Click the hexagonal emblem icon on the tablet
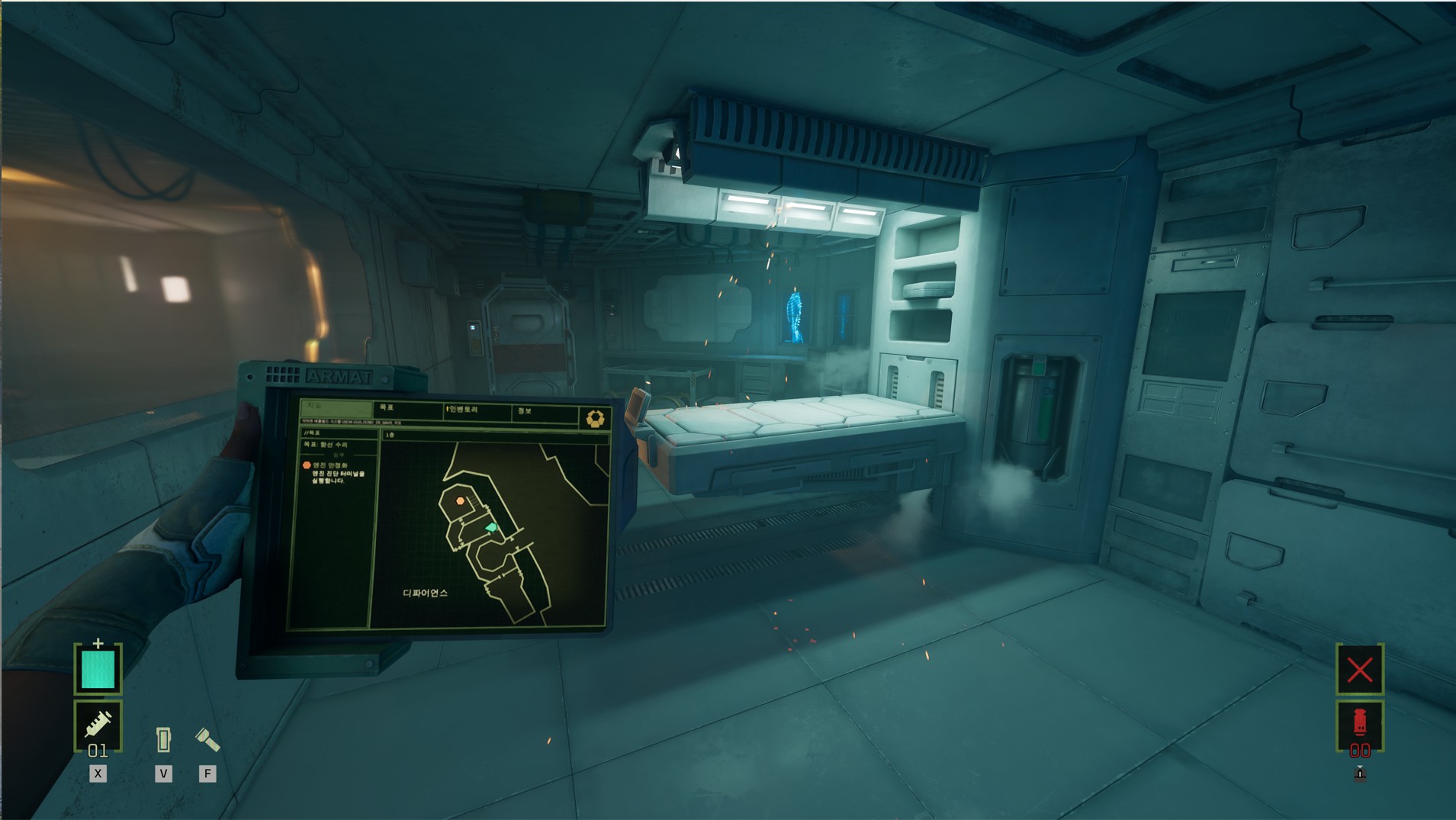1456x820 pixels. point(595,418)
